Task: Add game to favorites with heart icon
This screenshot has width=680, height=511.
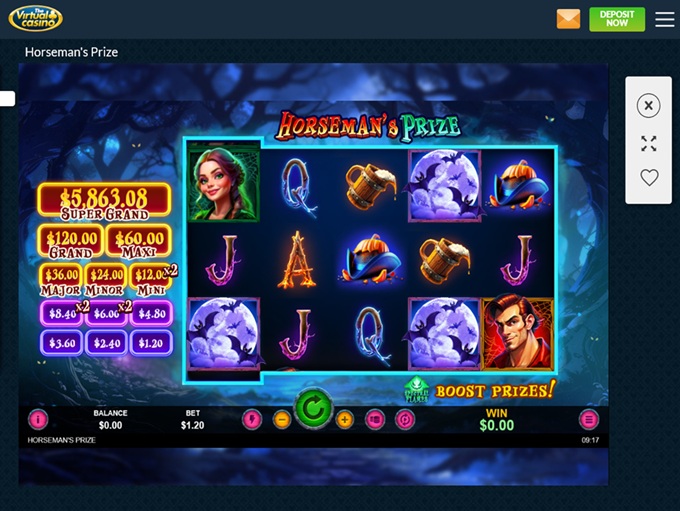Action: [x=649, y=178]
